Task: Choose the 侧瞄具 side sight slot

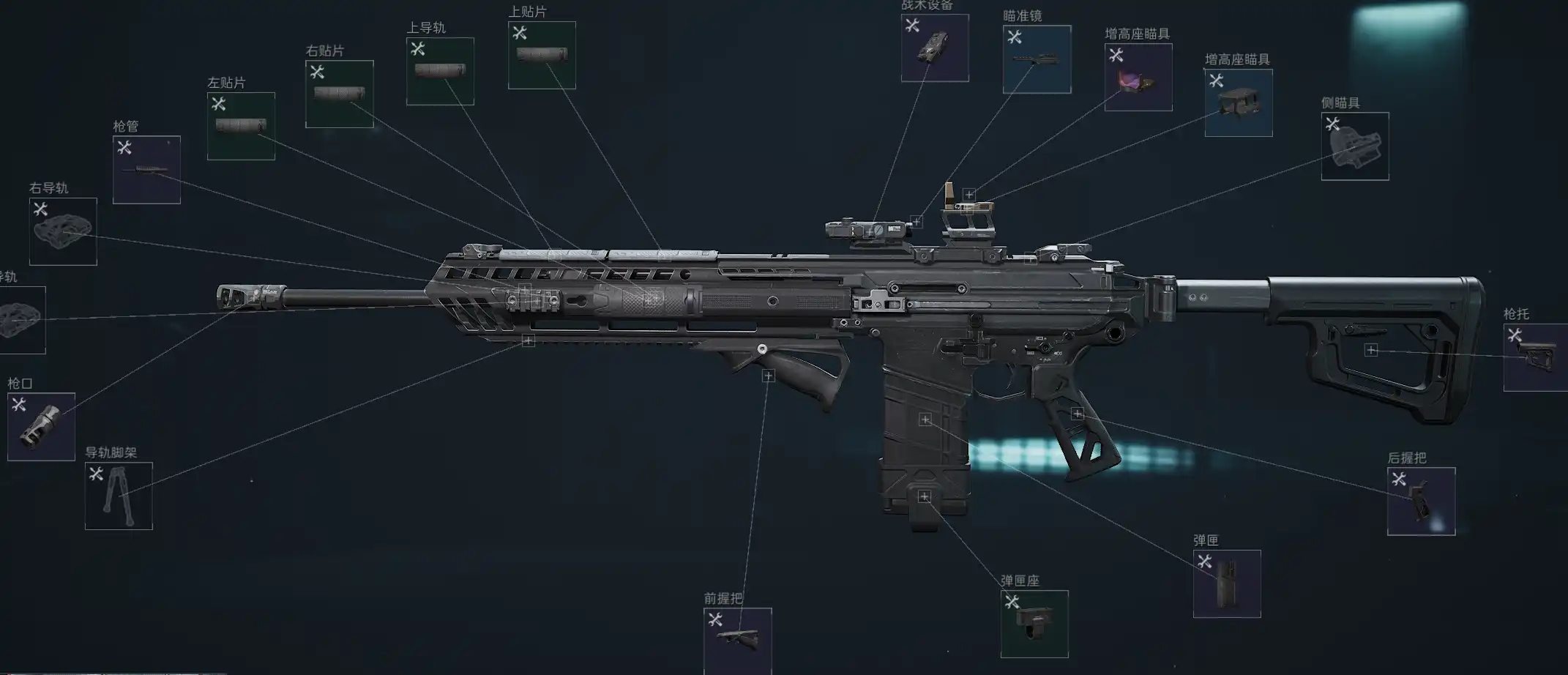Action: pyautogui.click(x=1355, y=146)
